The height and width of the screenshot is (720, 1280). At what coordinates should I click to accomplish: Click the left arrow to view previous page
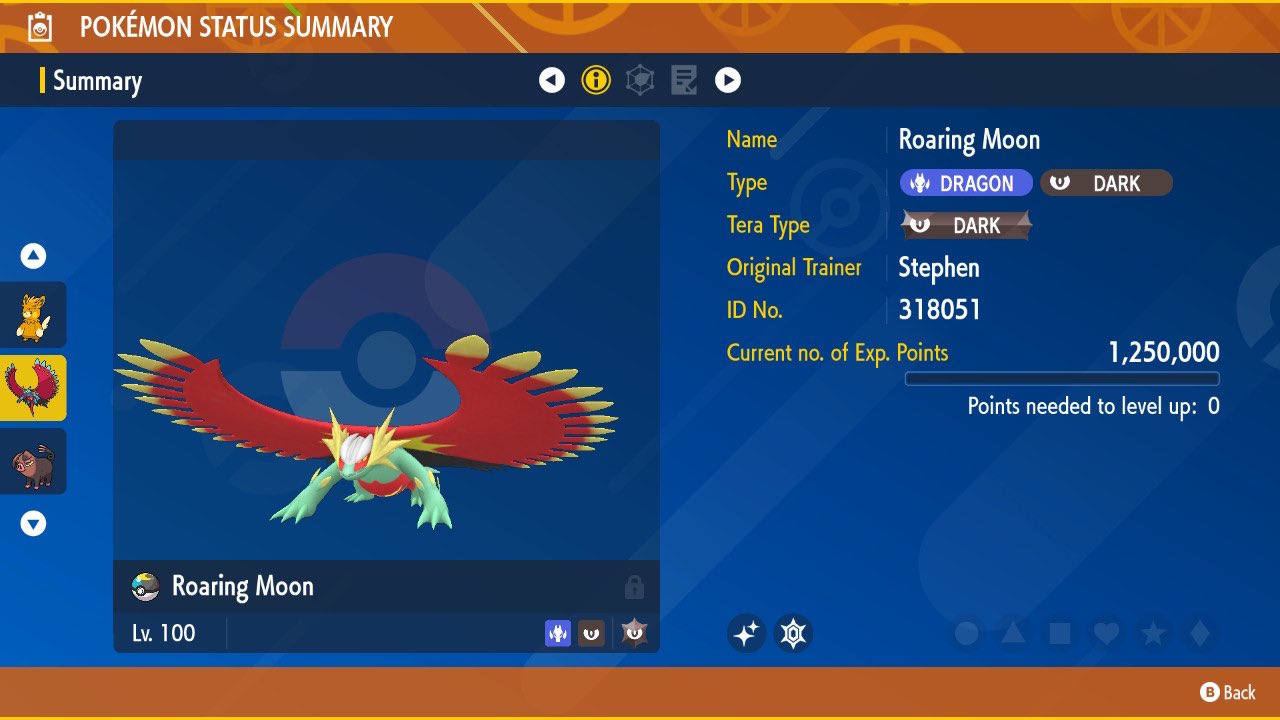[x=552, y=79]
